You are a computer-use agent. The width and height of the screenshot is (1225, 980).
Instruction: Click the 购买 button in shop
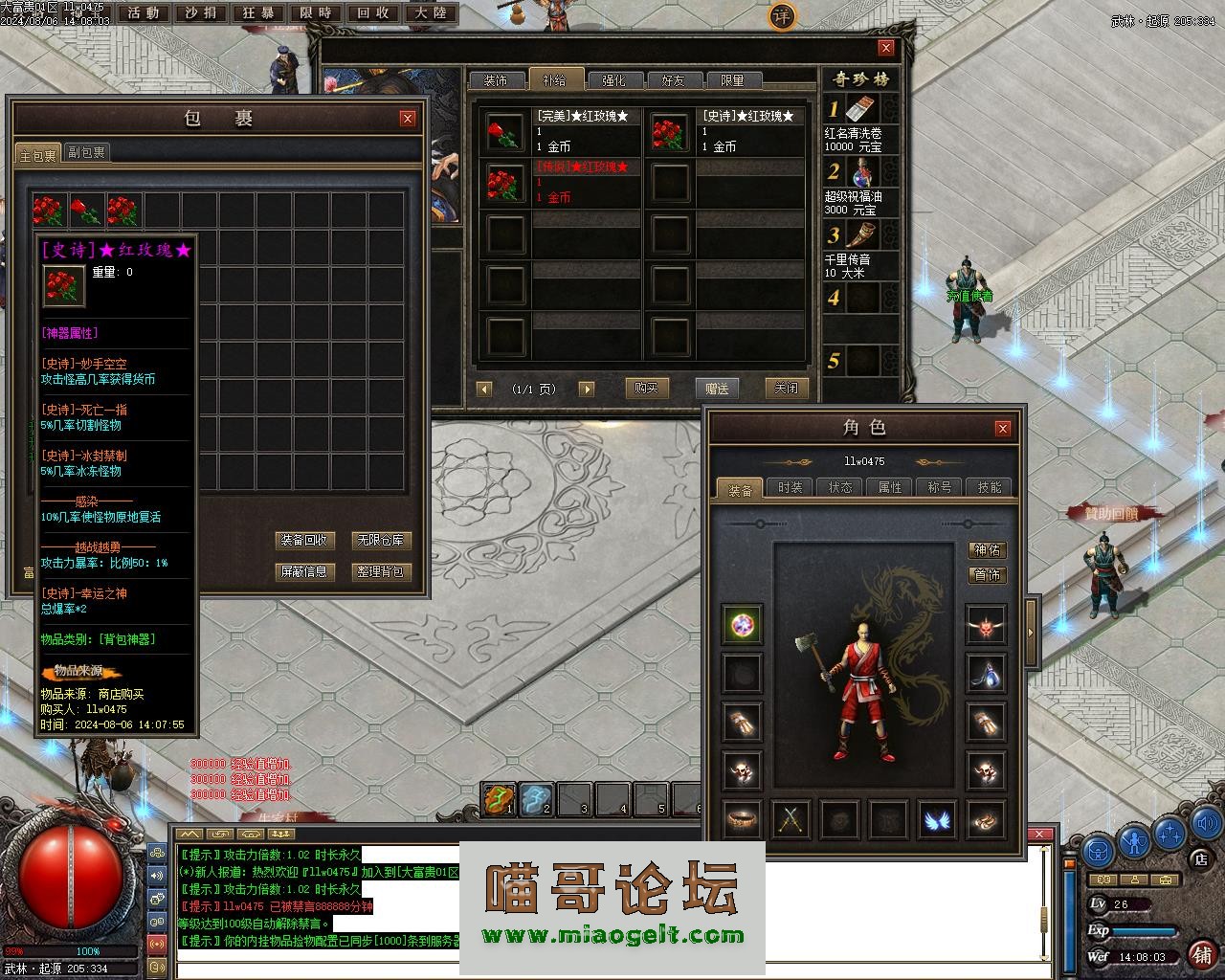(x=646, y=388)
